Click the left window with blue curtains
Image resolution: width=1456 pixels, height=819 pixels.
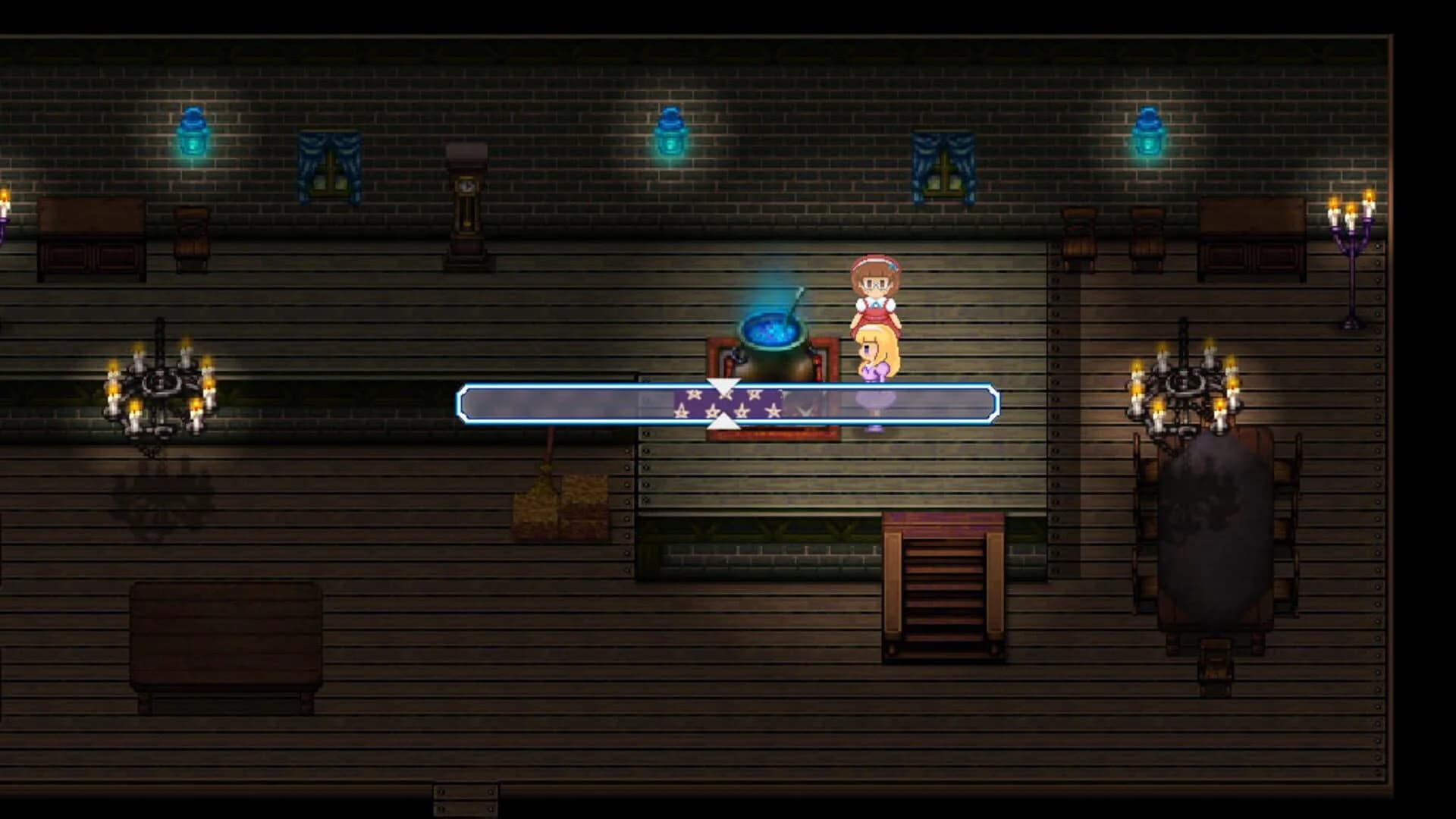pyautogui.click(x=328, y=167)
